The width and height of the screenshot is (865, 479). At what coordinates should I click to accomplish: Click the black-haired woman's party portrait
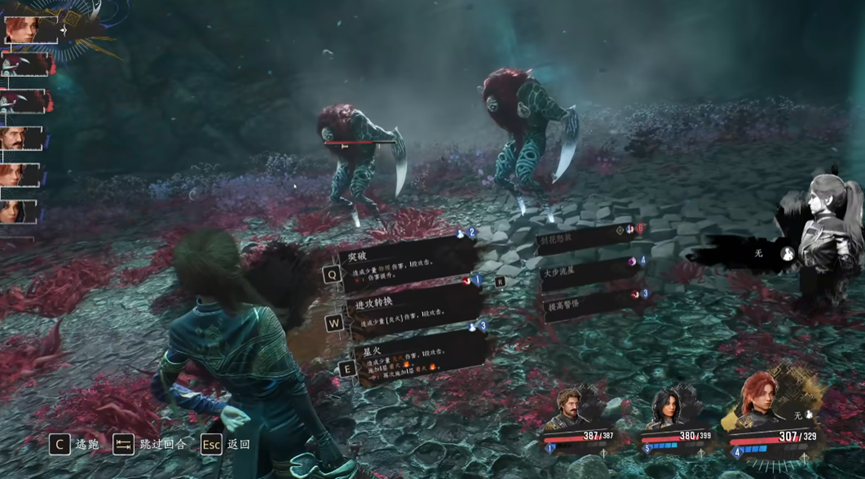(667, 411)
